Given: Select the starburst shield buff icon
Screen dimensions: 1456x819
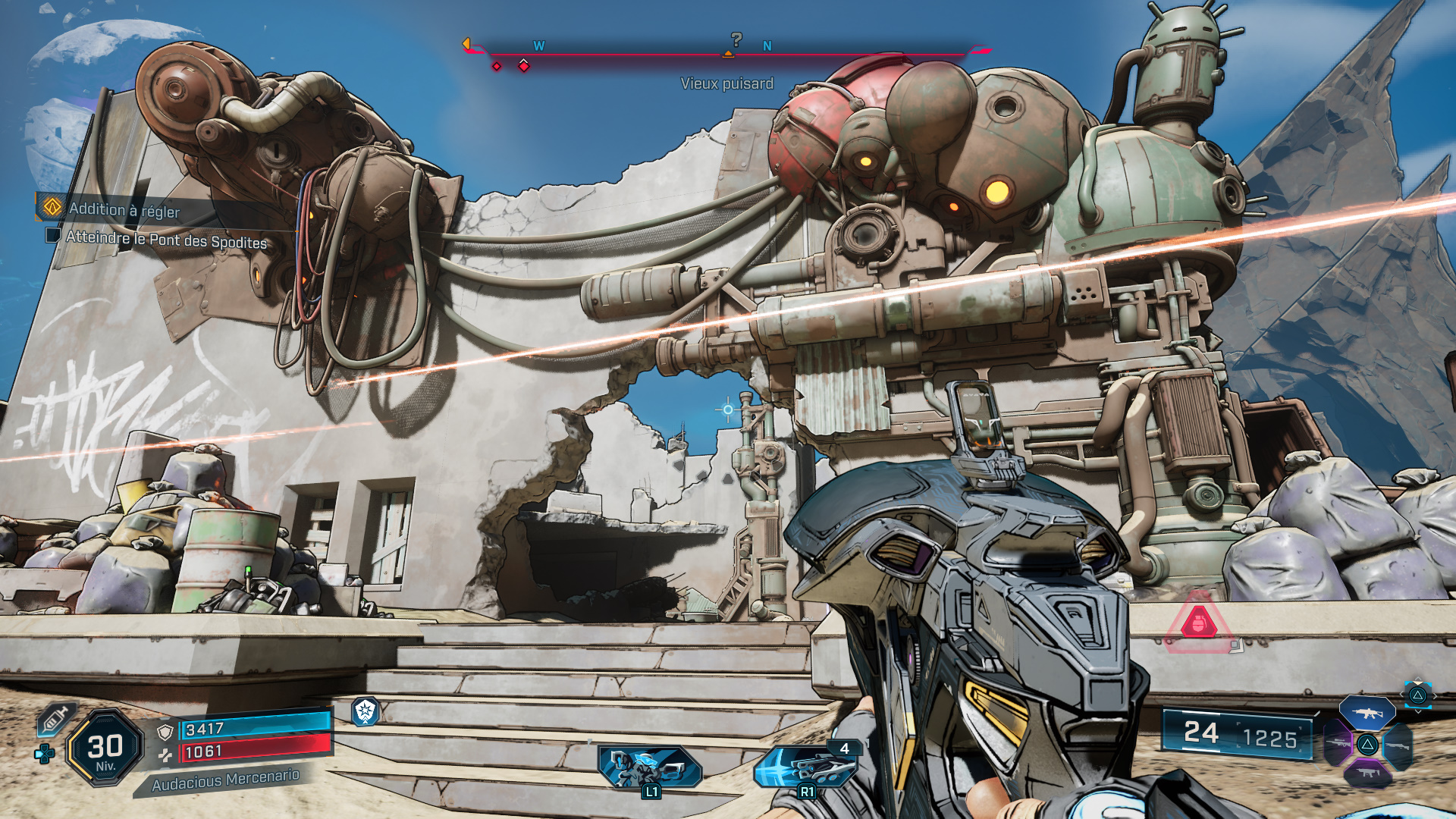Looking at the screenshot, I should pyautogui.click(x=366, y=711).
